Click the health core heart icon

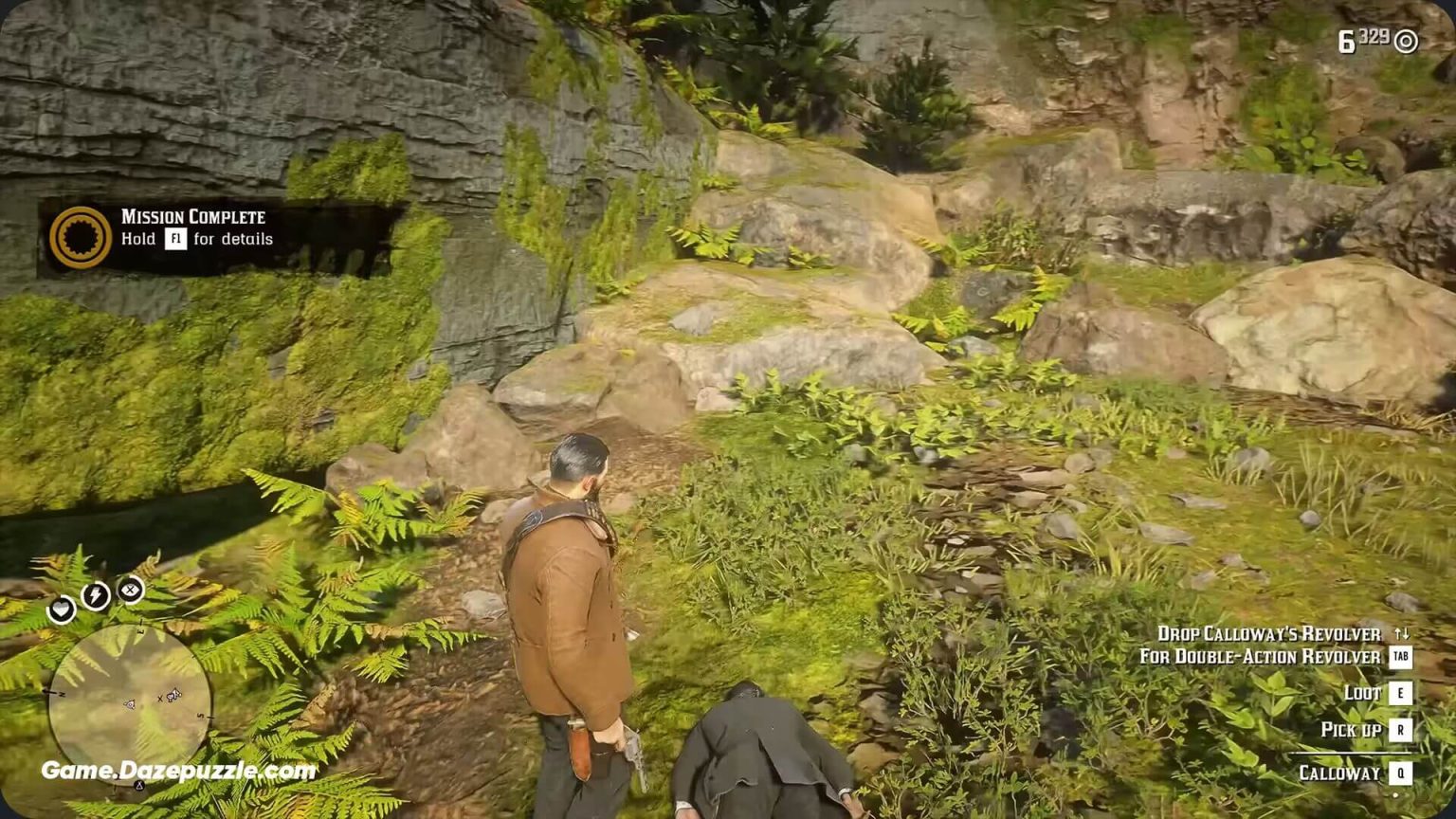pos(63,610)
